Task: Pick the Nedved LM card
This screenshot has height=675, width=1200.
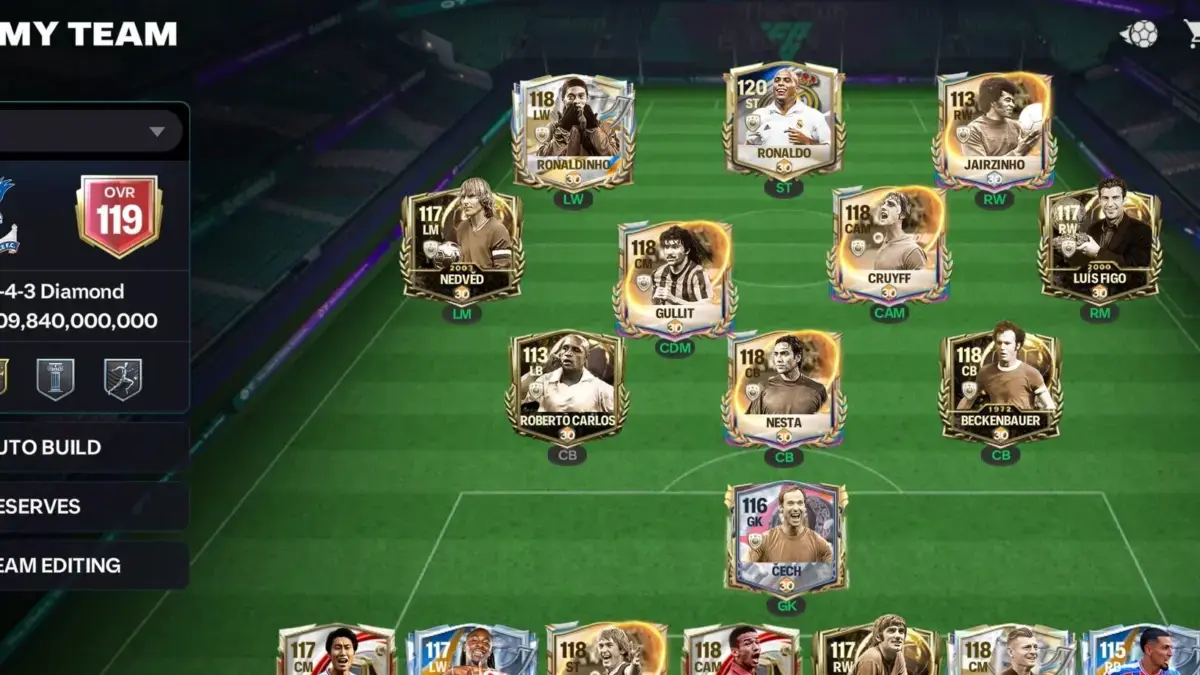Action: [462, 245]
